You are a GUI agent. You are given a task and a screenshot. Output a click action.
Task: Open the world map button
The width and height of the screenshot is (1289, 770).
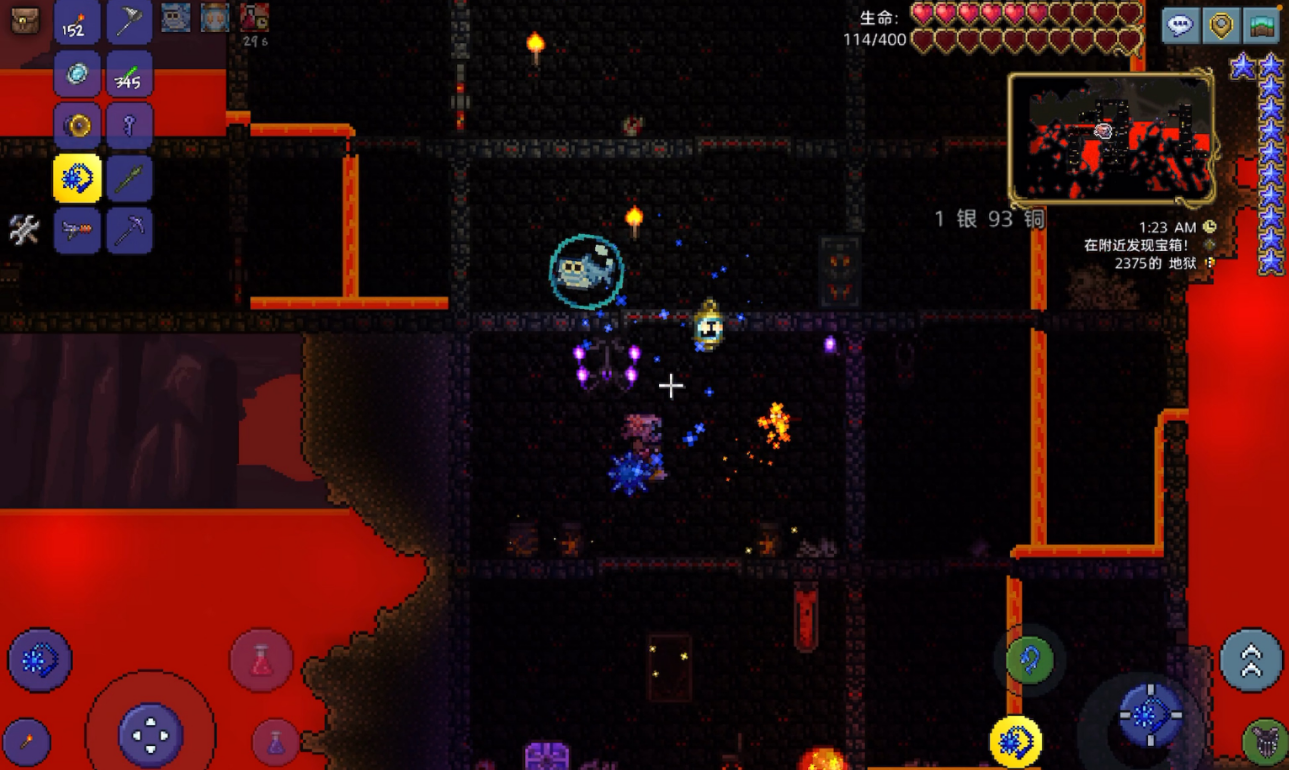1262,26
